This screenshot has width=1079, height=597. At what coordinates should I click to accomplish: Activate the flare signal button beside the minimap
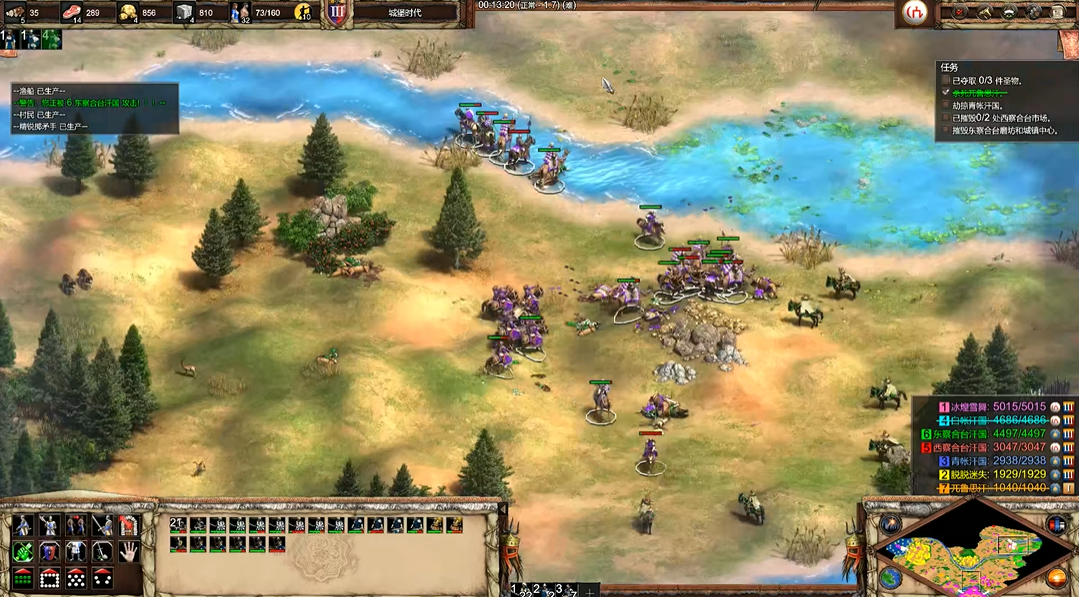tap(888, 524)
